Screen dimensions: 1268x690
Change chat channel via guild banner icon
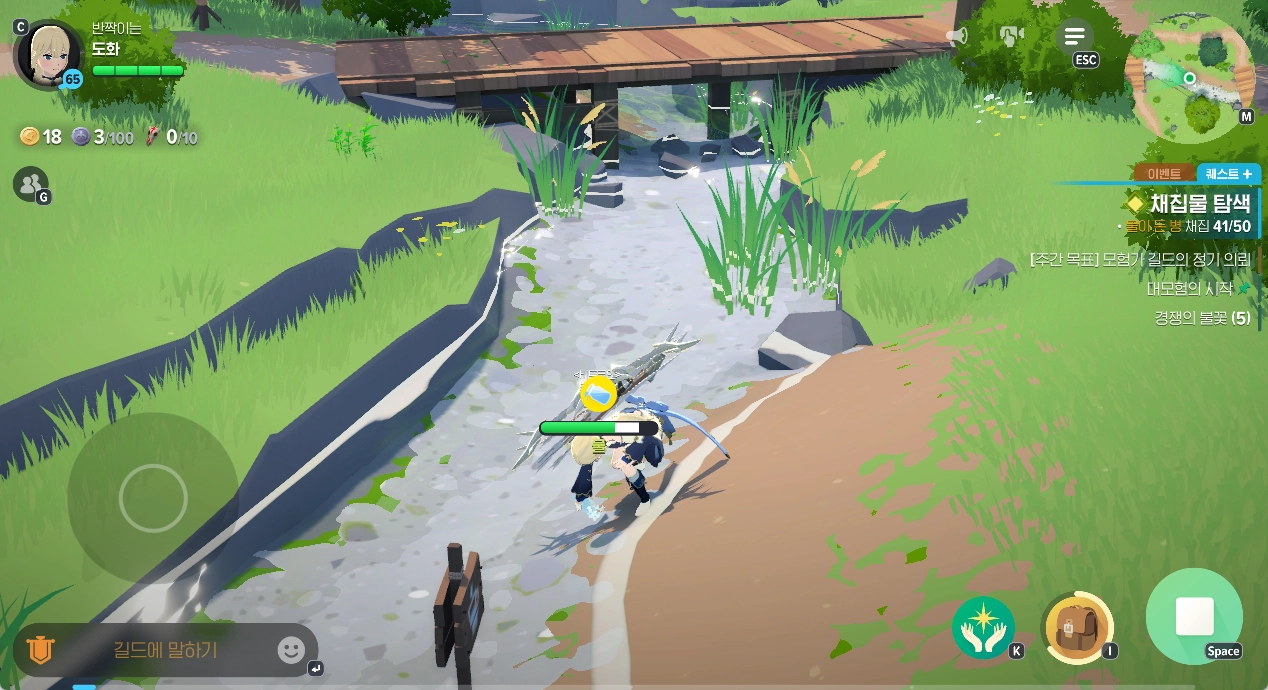point(40,650)
